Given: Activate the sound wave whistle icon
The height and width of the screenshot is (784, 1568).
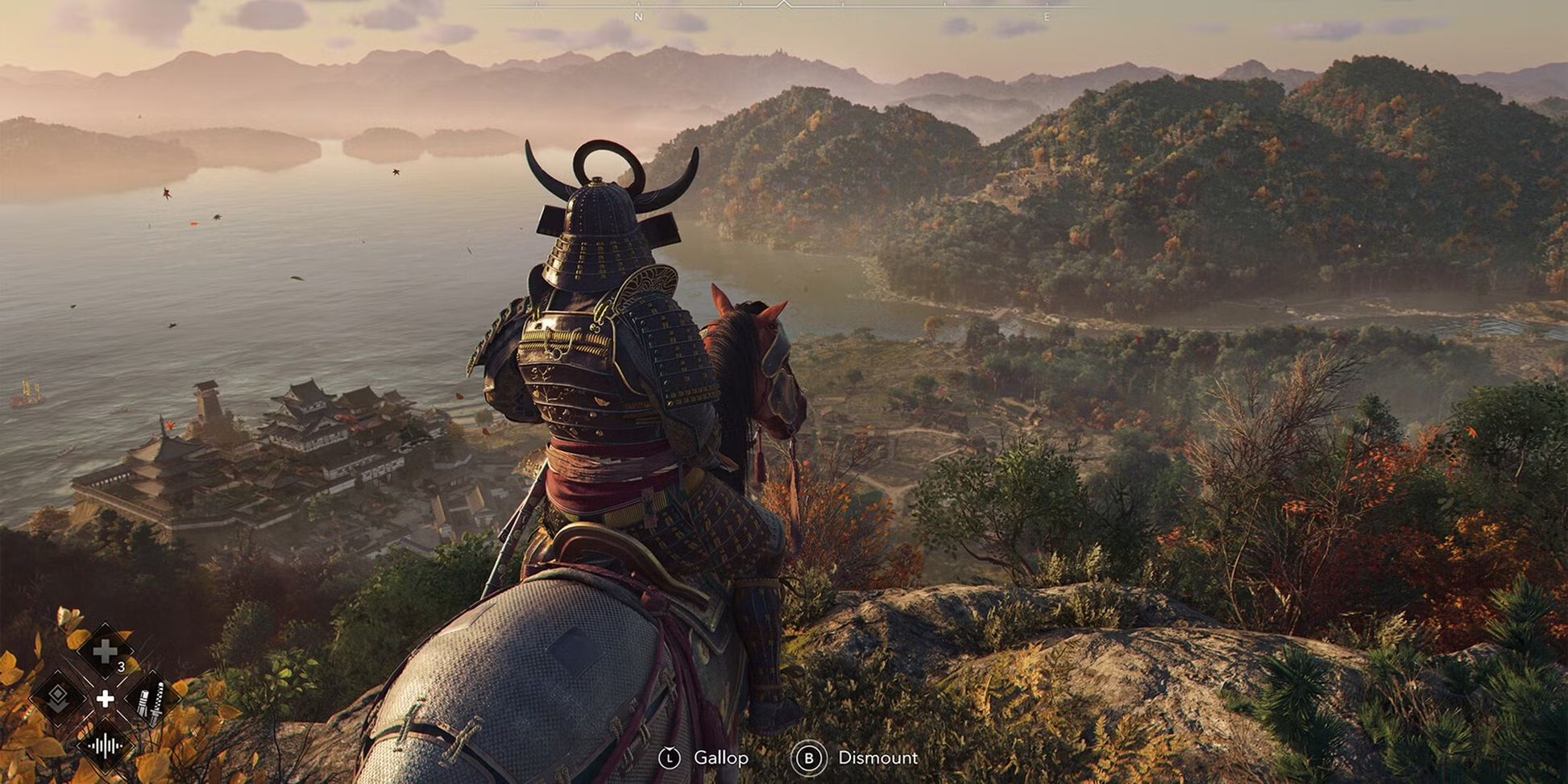Looking at the screenshot, I should pos(105,745).
